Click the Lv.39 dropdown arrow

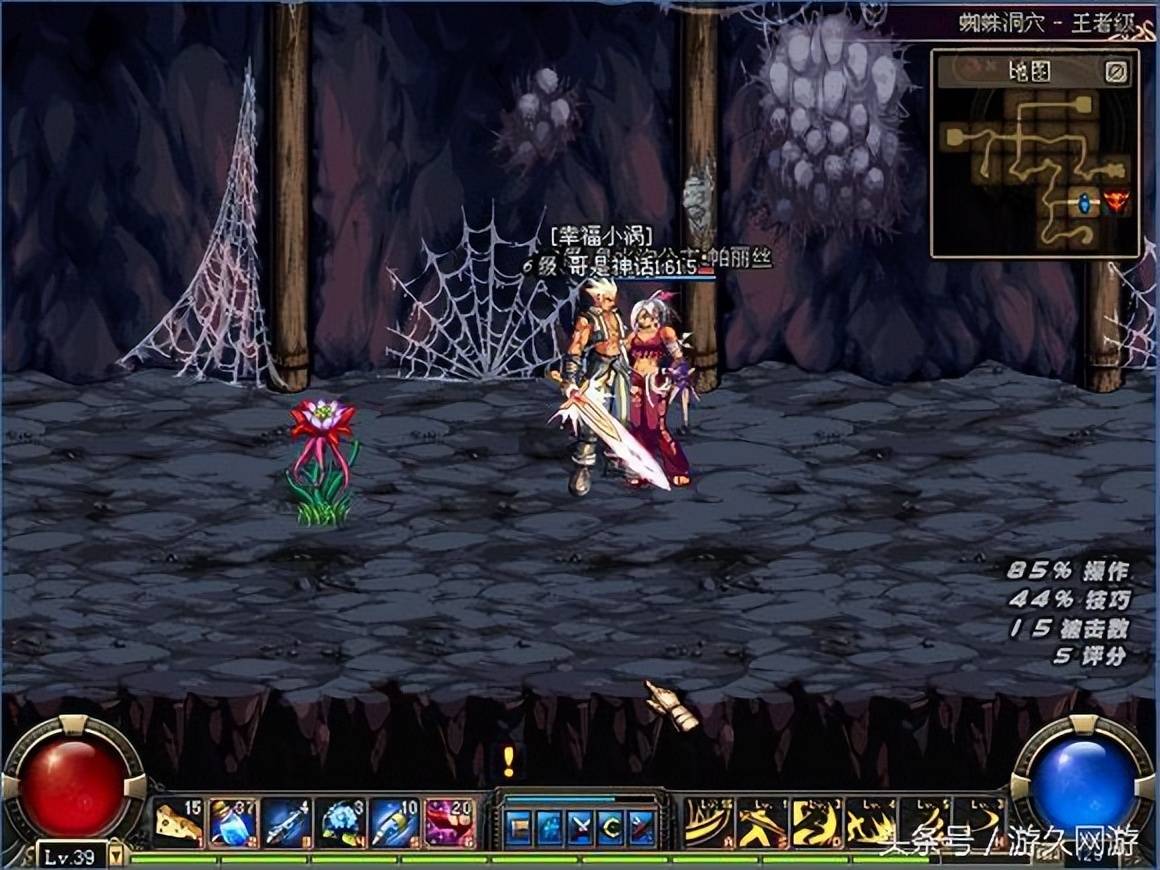coord(116,856)
